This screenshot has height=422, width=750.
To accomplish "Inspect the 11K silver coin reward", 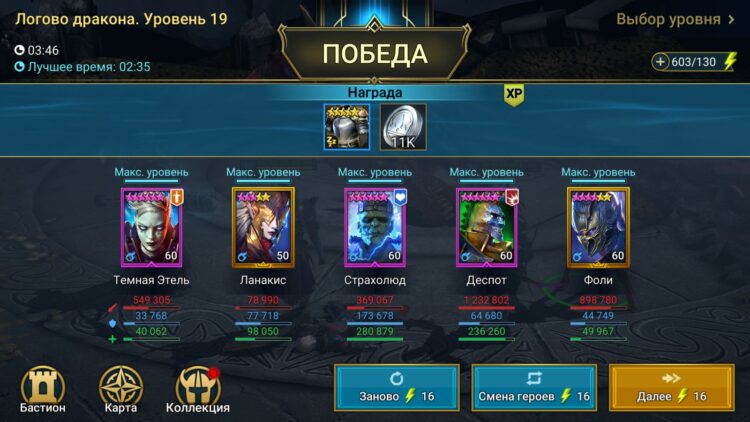I will click(x=403, y=127).
